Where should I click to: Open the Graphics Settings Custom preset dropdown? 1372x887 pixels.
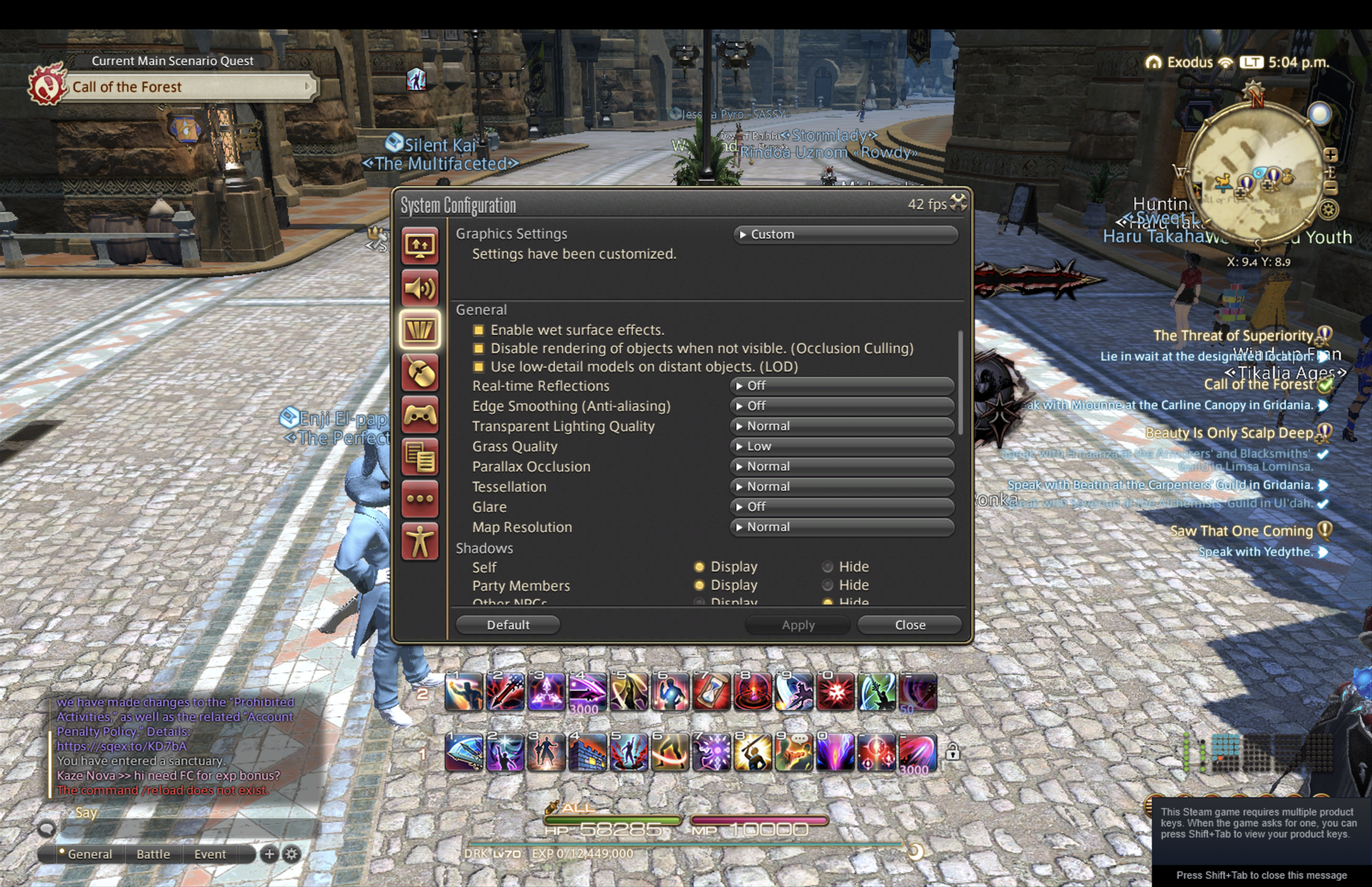pos(845,235)
